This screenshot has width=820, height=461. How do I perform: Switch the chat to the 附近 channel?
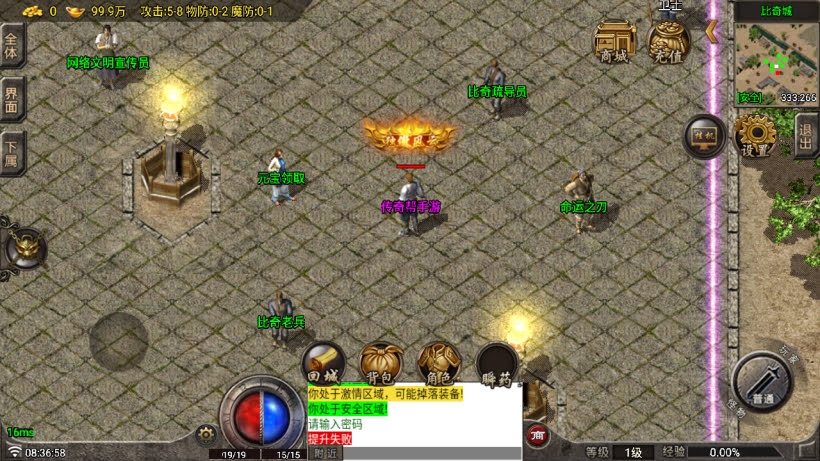pos(326,453)
